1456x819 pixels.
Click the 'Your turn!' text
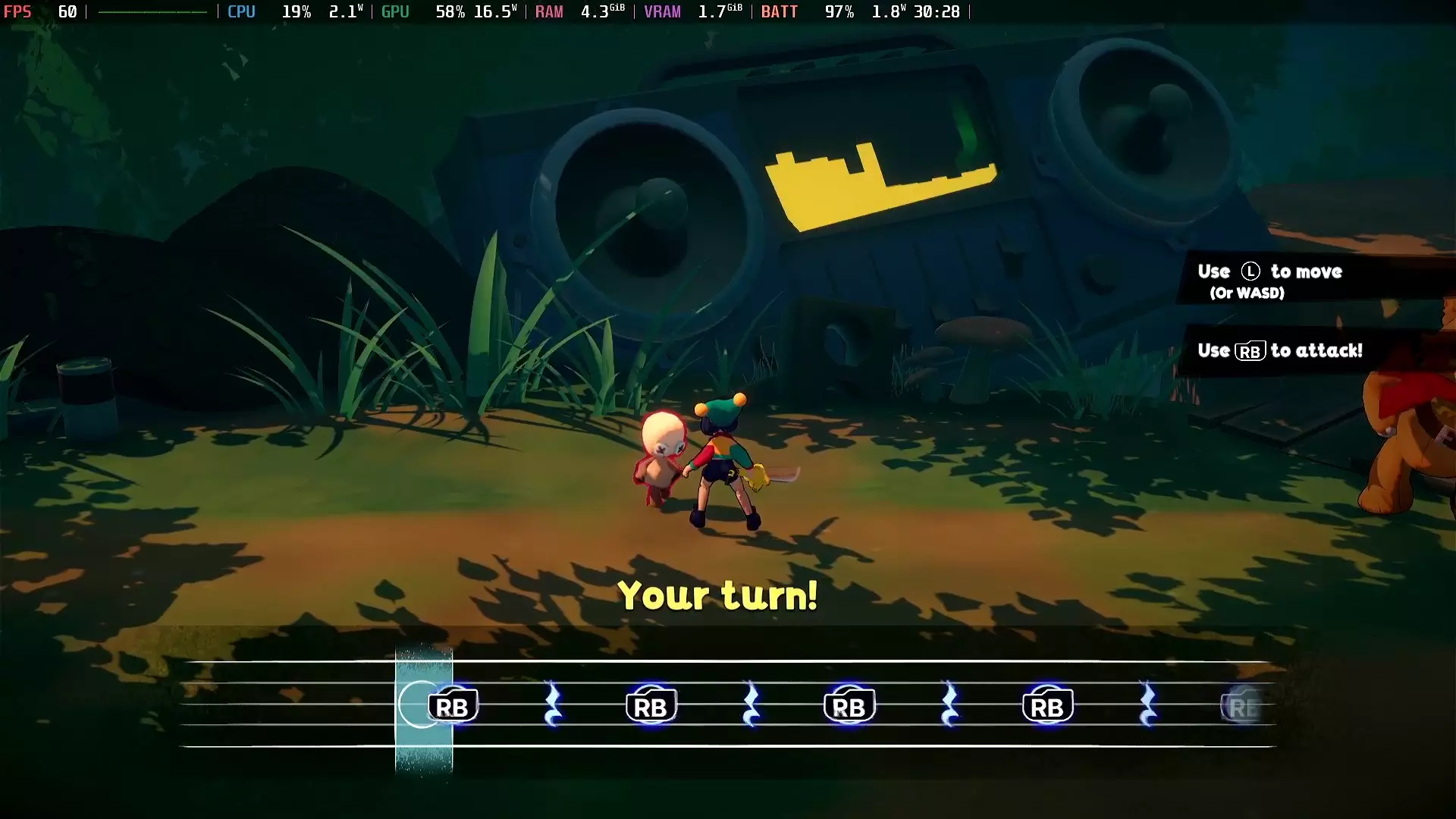tap(719, 596)
